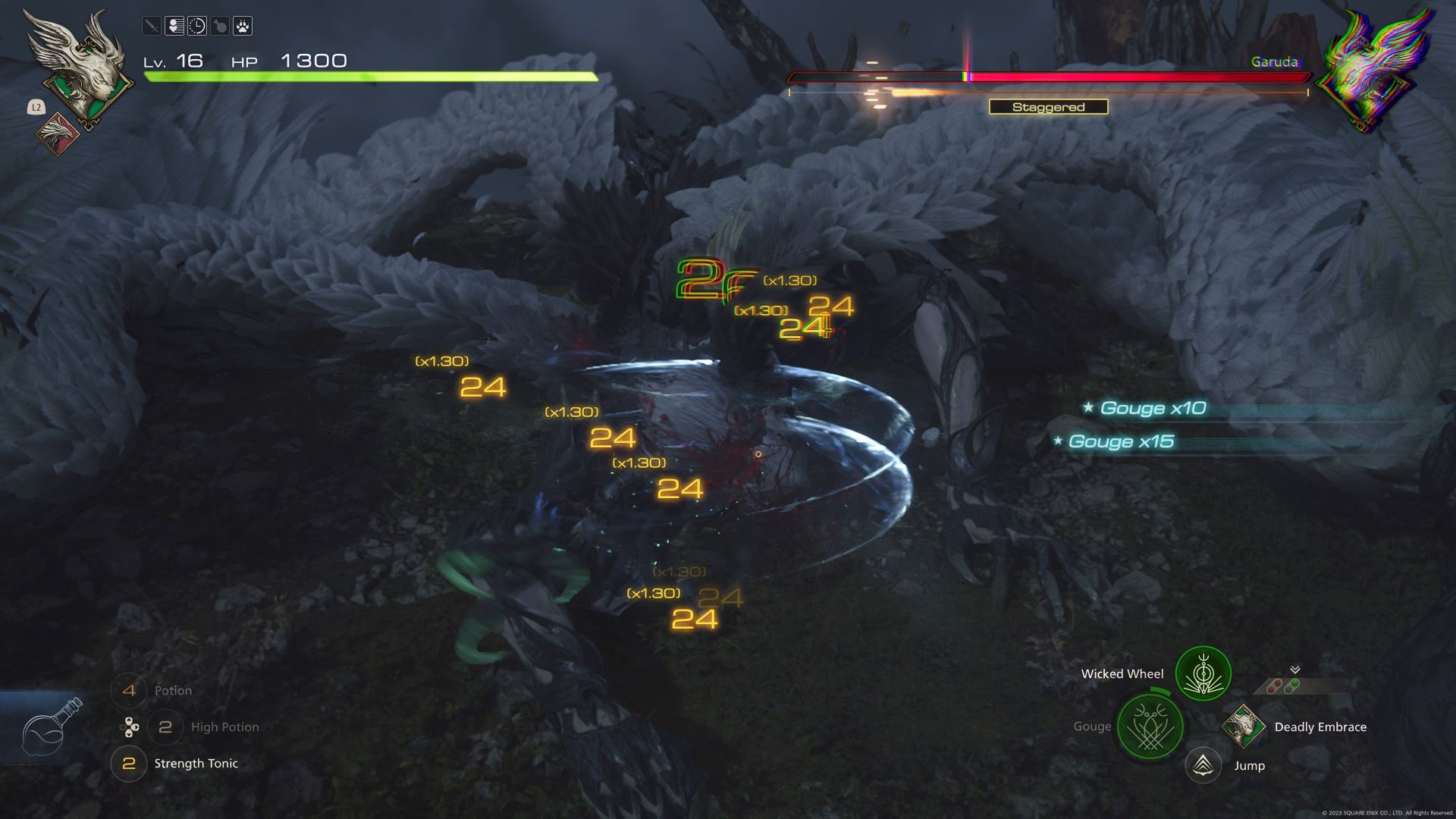Select the Wicked Wheel ability icon

1203,673
